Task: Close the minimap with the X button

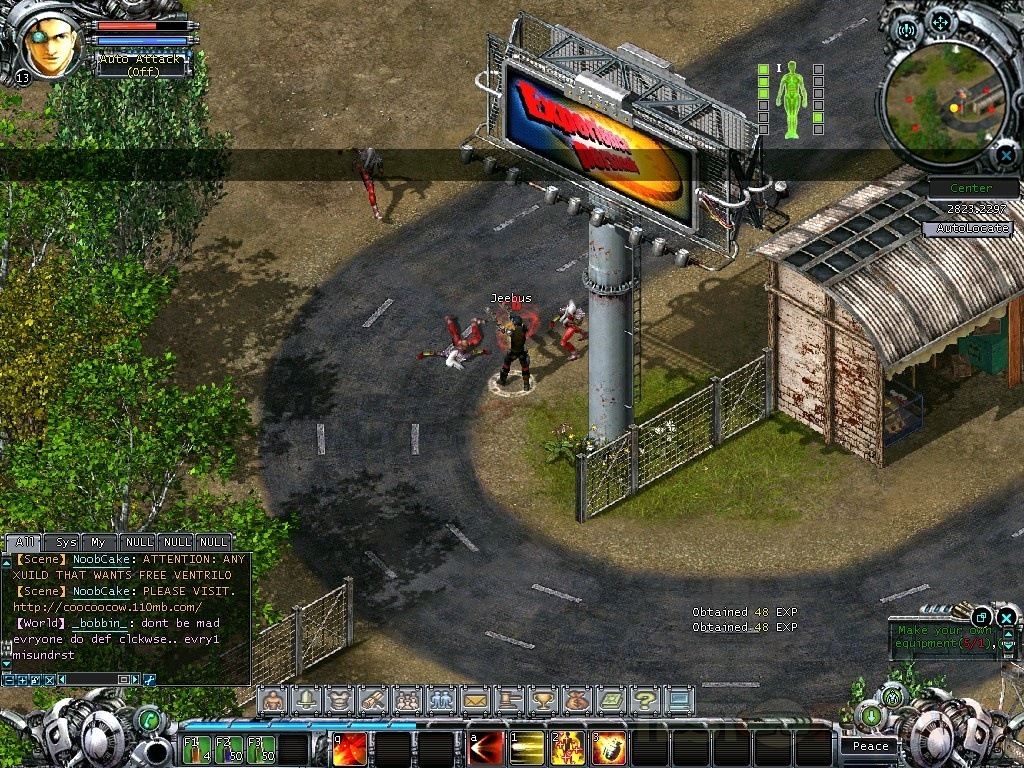Action: (1005, 156)
